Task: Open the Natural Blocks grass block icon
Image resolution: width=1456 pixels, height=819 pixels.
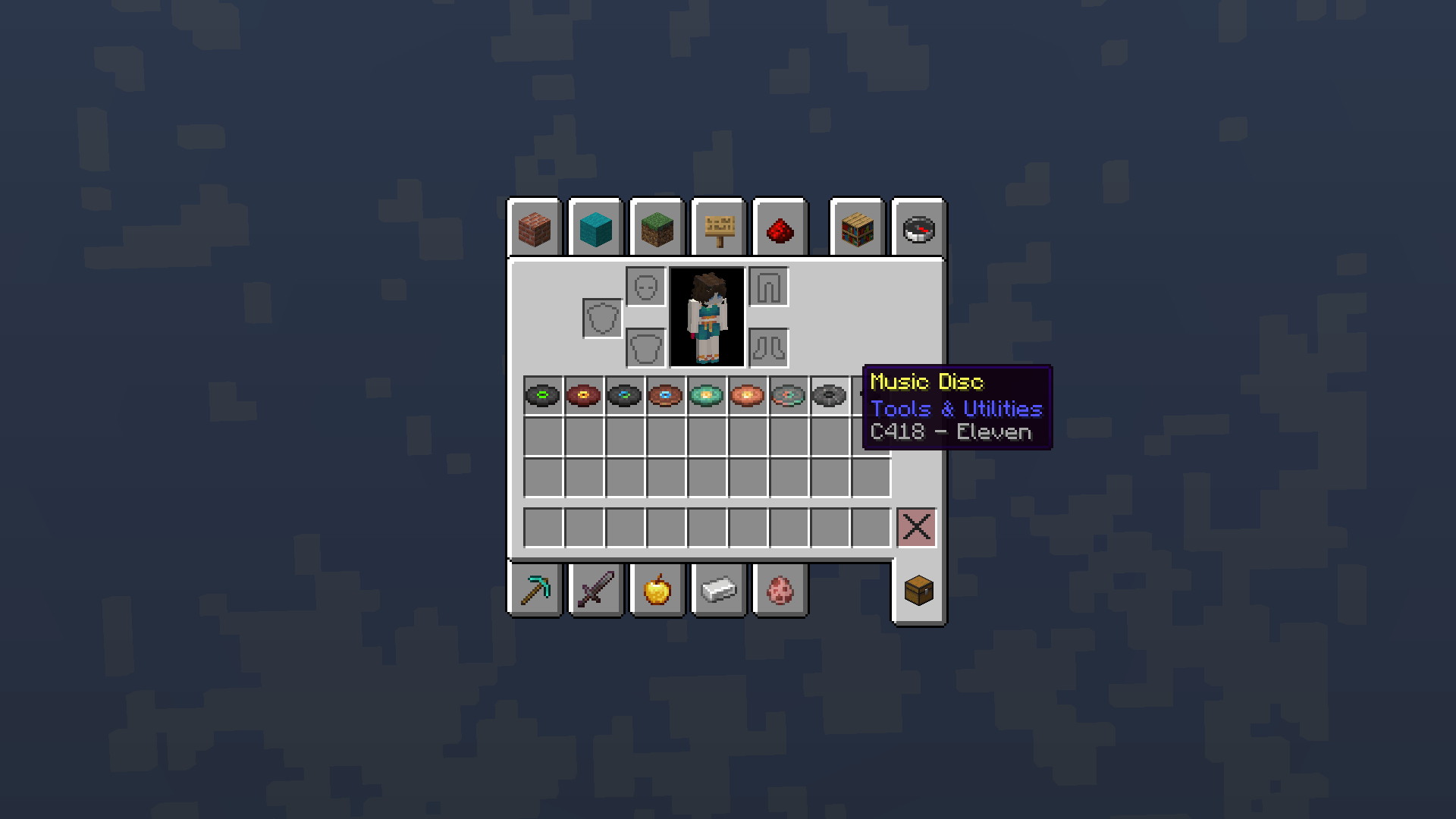Action: [x=656, y=230]
